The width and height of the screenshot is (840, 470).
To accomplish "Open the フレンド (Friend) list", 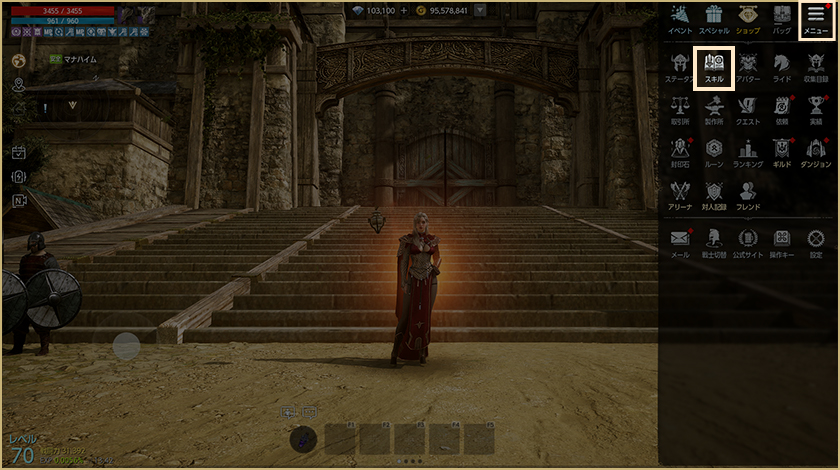I will 748,194.
